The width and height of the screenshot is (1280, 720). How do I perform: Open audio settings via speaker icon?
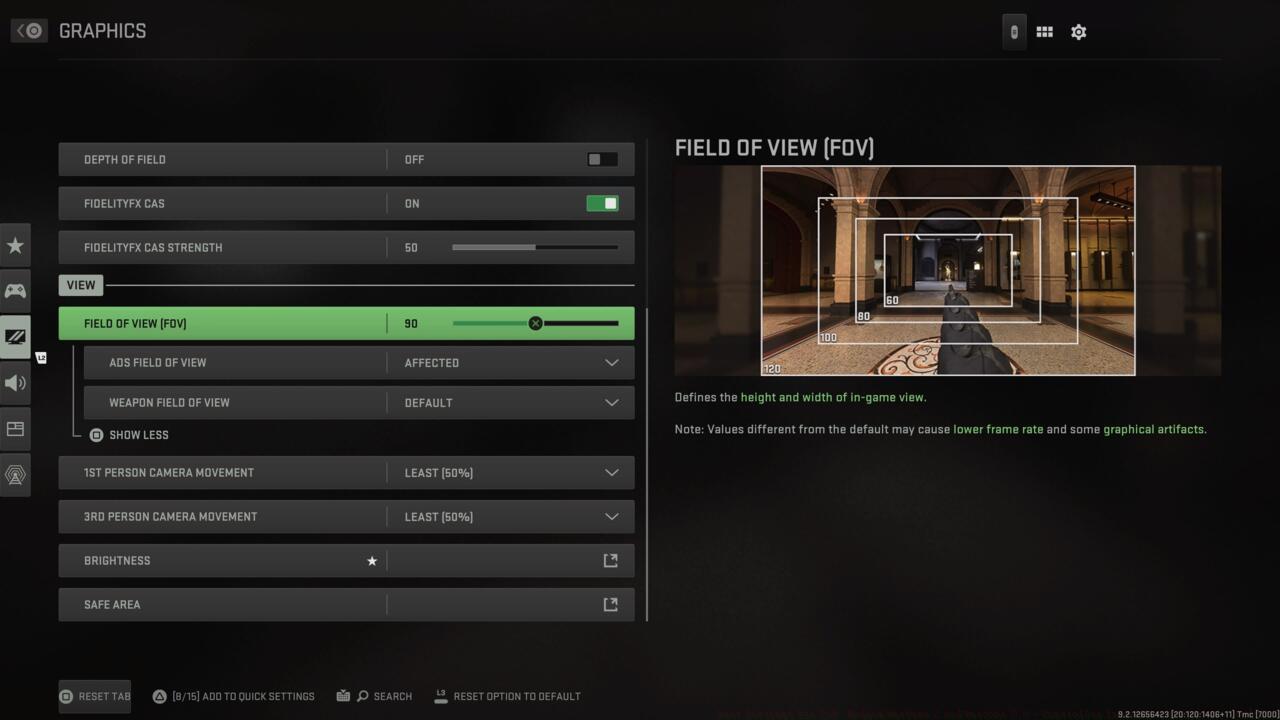15,383
